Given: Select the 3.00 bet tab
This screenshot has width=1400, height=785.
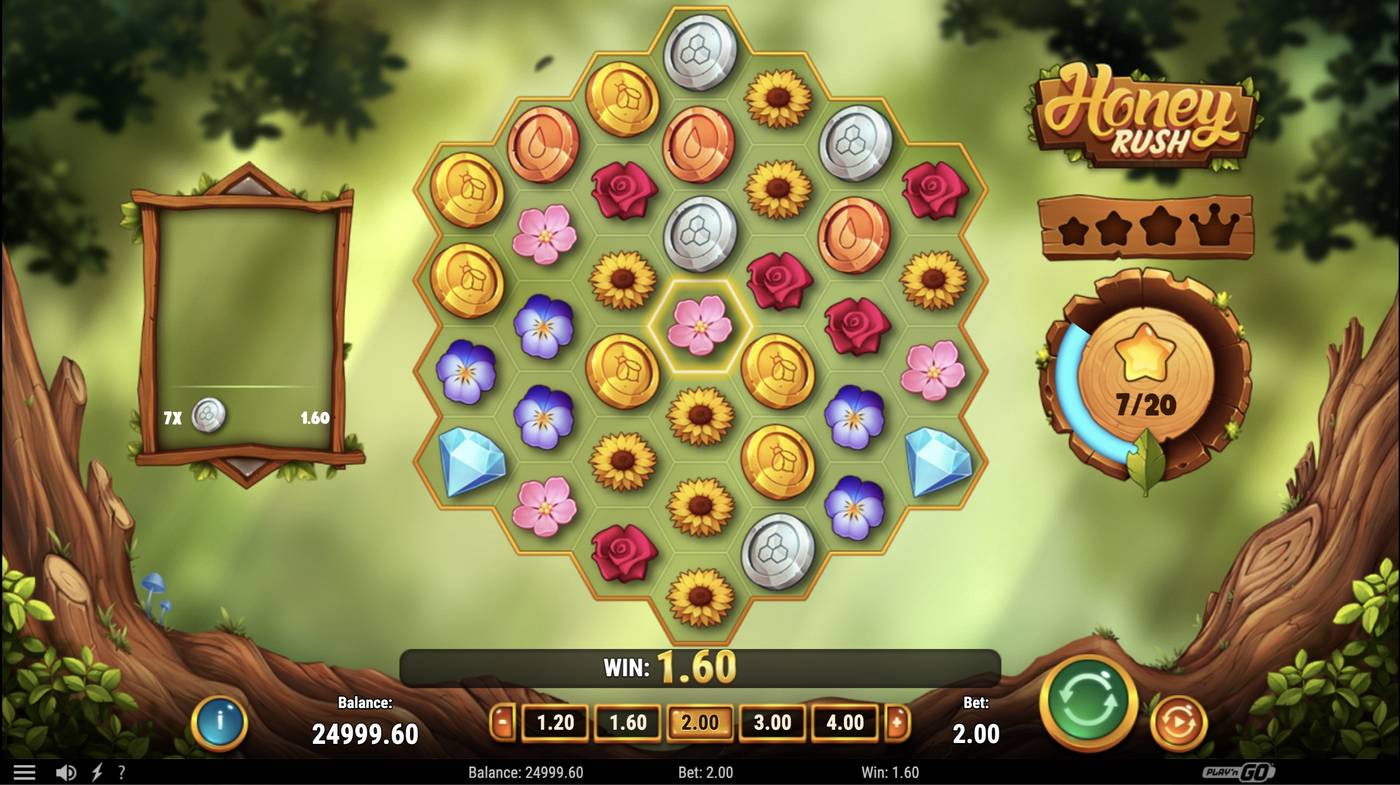Looking at the screenshot, I should [x=772, y=722].
